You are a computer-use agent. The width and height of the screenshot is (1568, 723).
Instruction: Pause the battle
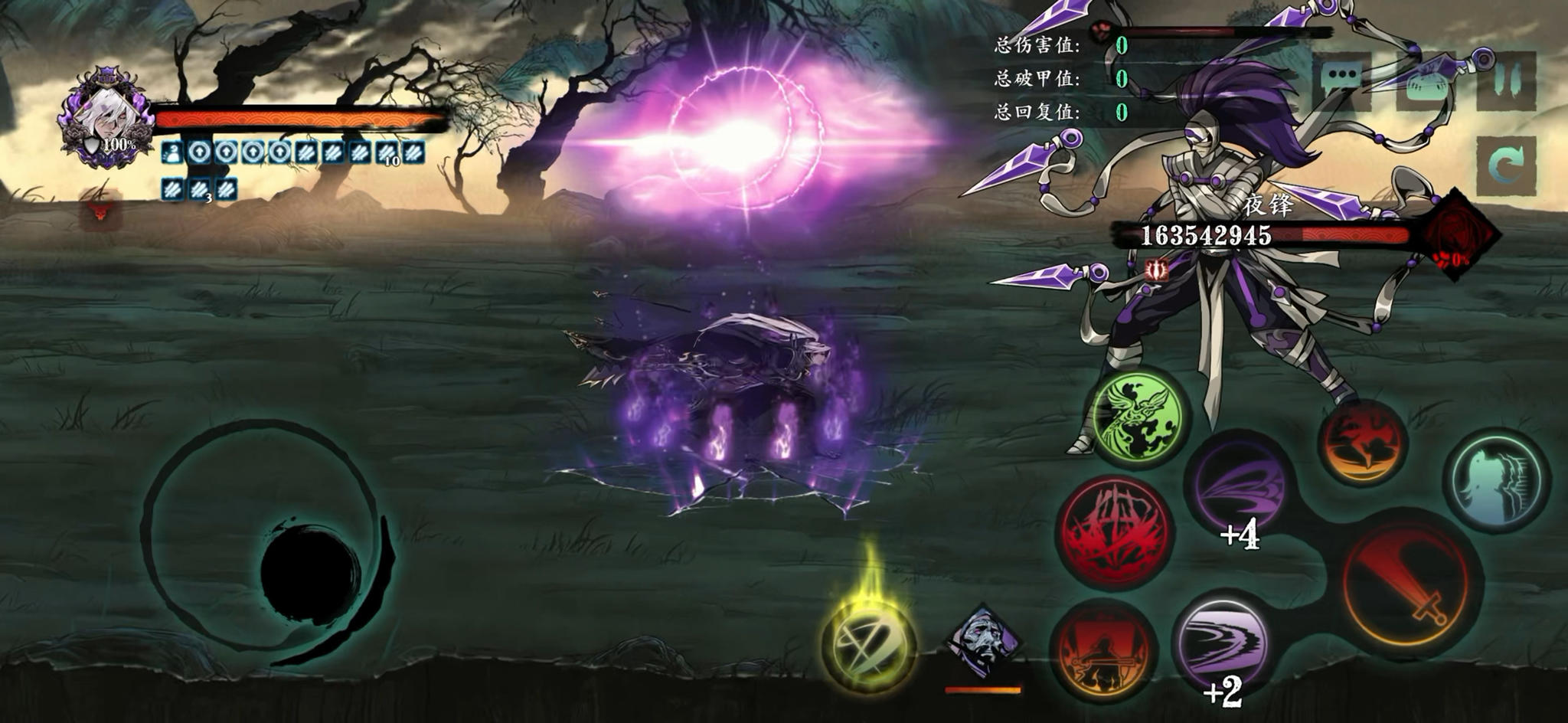click(1506, 78)
